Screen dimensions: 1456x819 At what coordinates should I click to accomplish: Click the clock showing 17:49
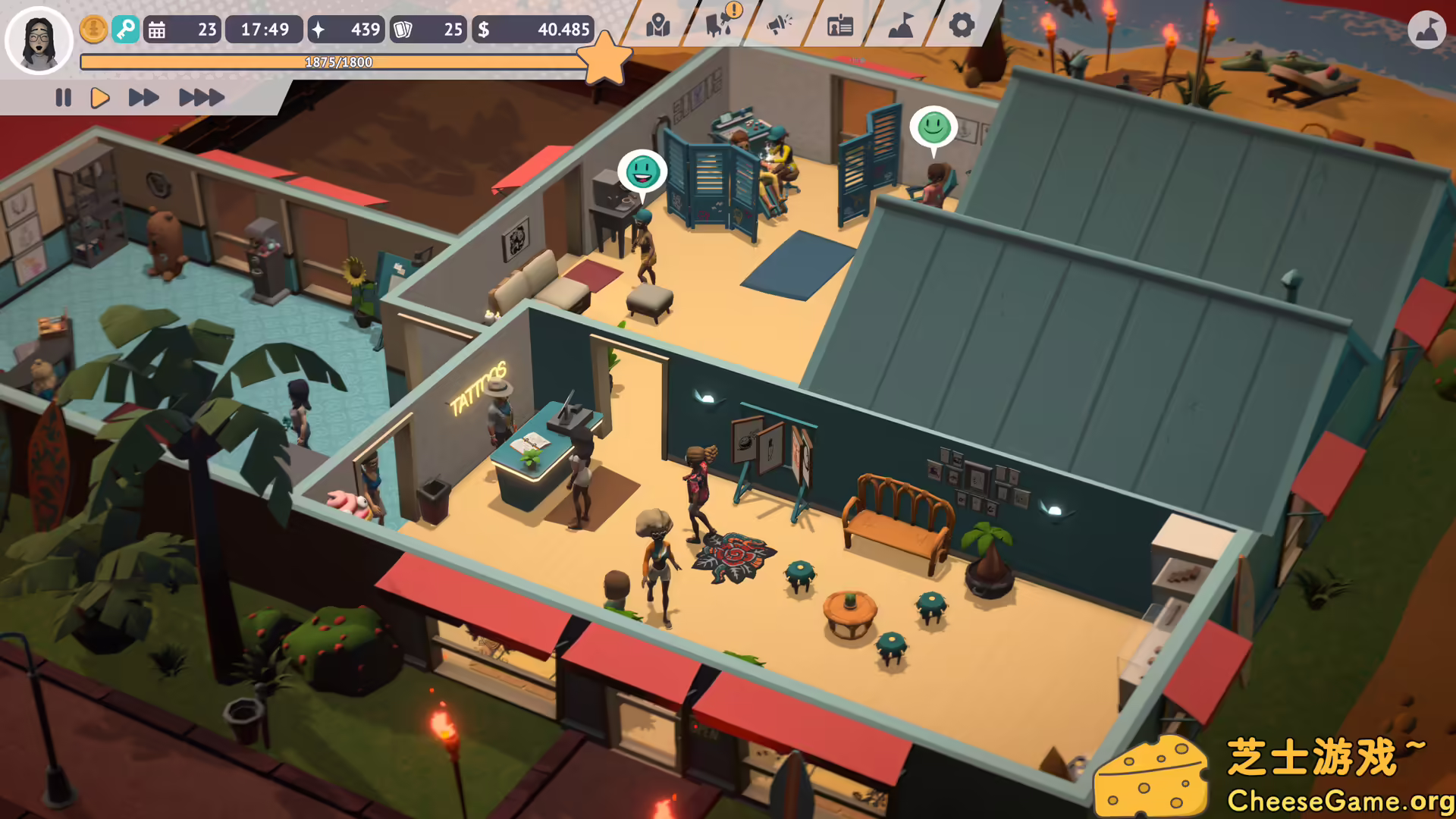tap(264, 30)
